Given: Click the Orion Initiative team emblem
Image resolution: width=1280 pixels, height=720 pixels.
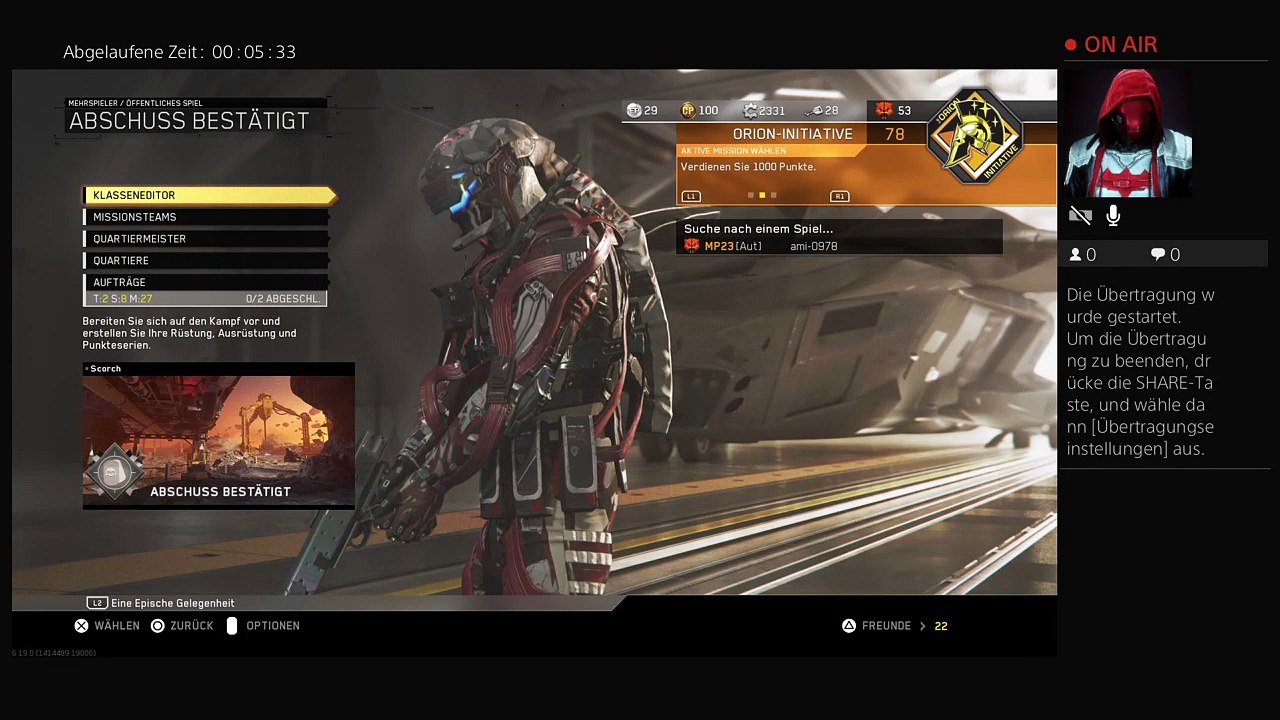Looking at the screenshot, I should tap(974, 137).
